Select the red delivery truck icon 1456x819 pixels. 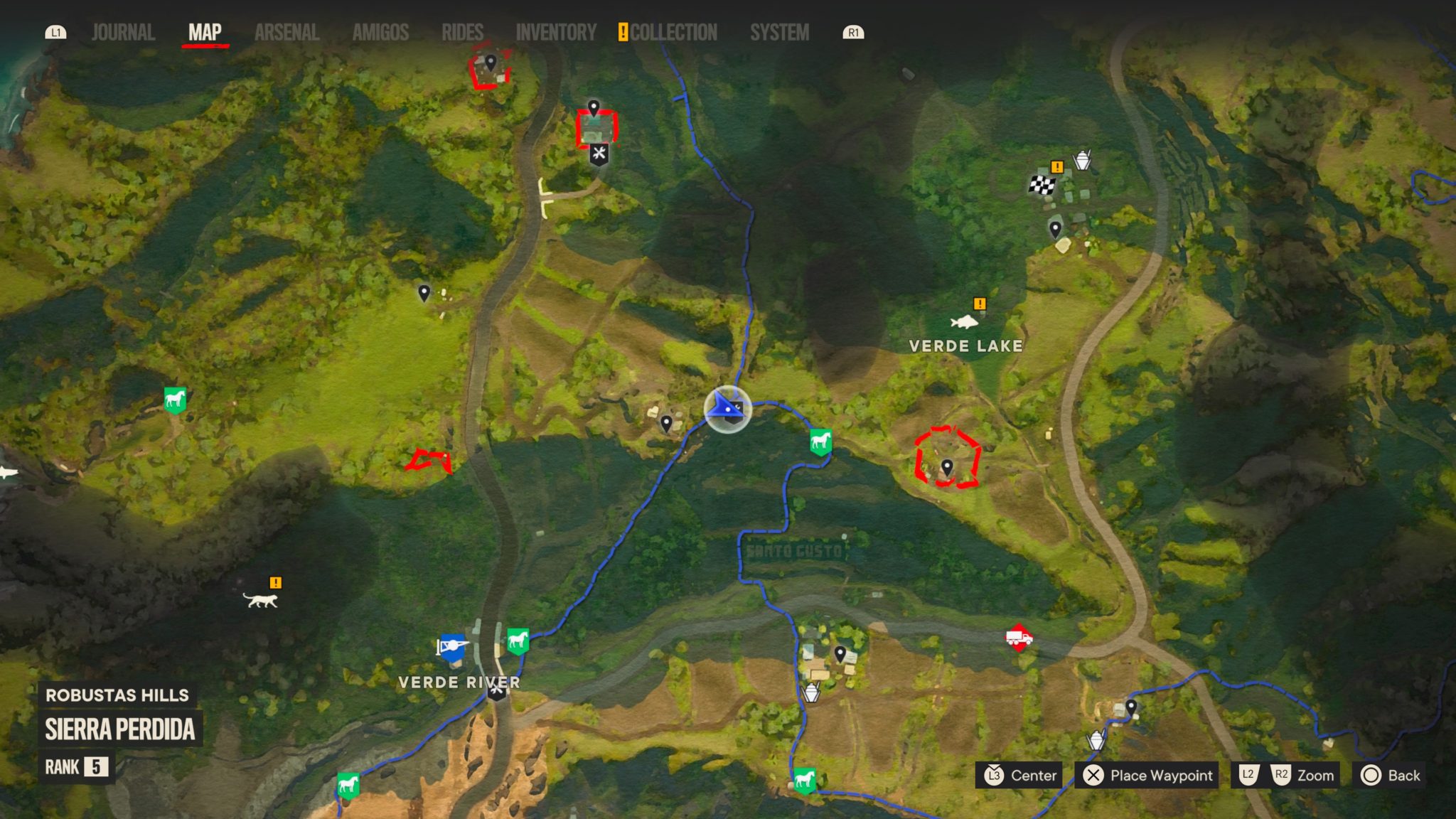pos(1019,639)
